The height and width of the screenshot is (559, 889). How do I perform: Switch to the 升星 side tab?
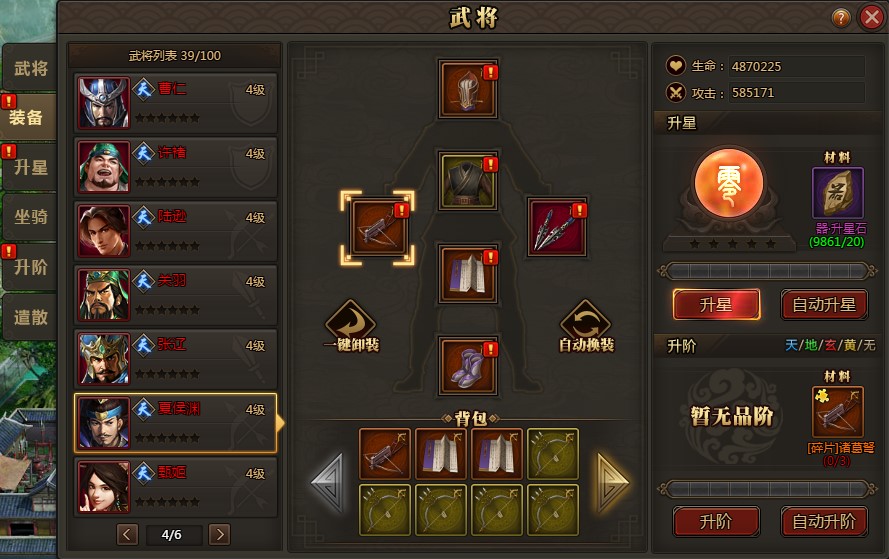point(30,167)
